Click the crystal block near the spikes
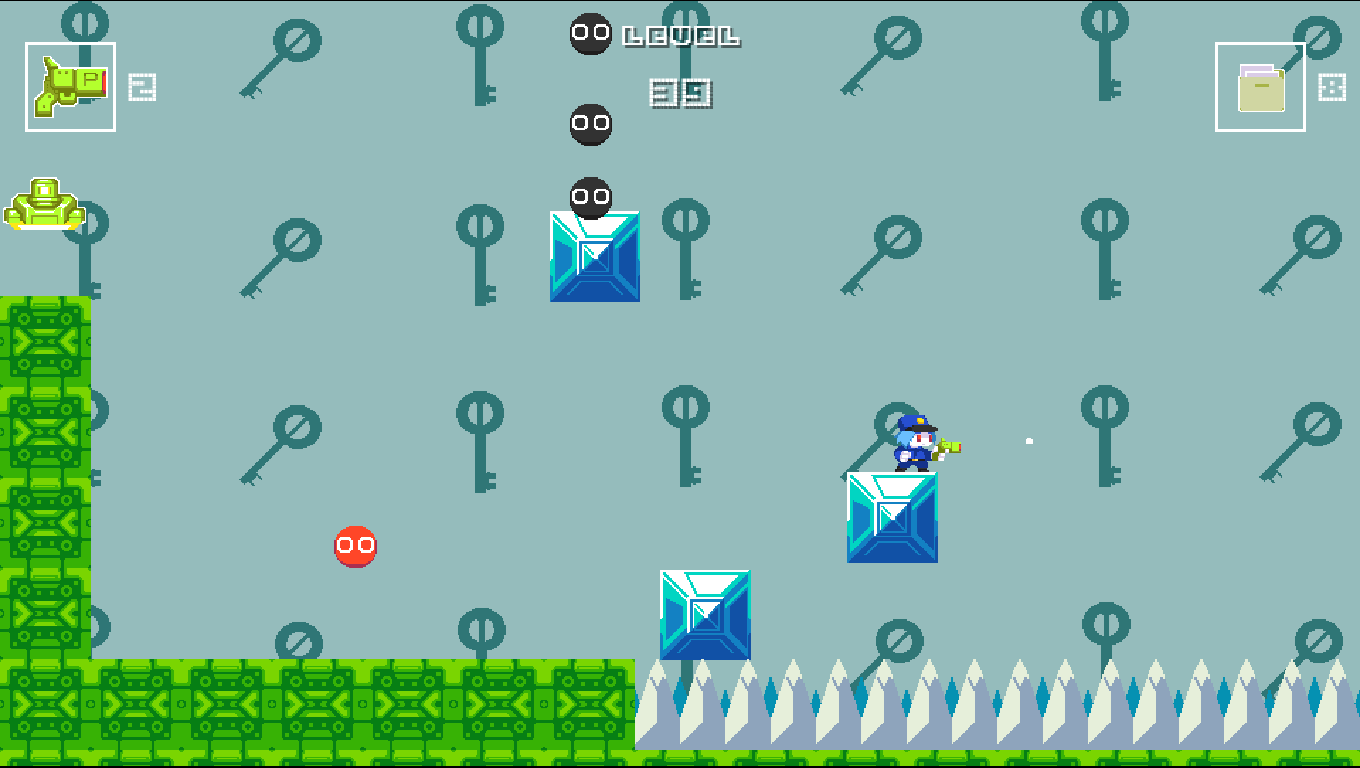Viewport: 1360px width, 768px height. [x=705, y=614]
